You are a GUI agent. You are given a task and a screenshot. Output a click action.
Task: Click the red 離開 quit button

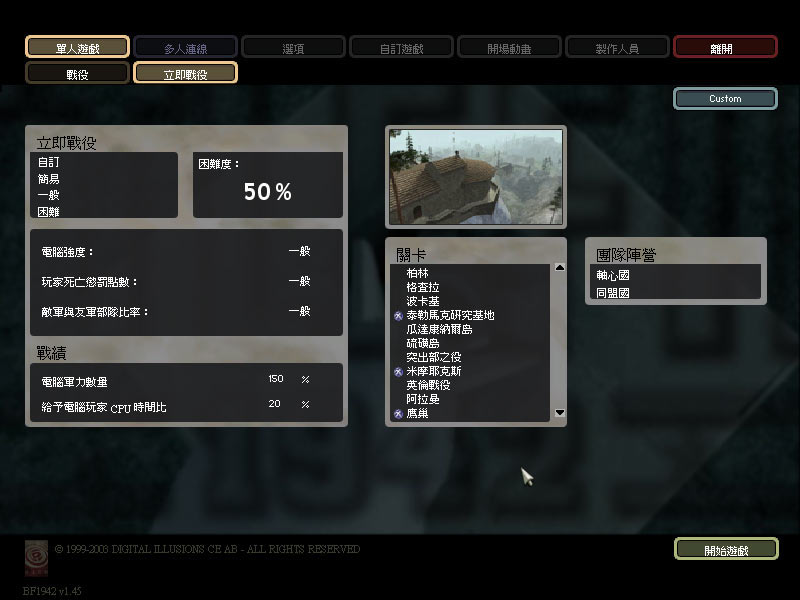725,47
